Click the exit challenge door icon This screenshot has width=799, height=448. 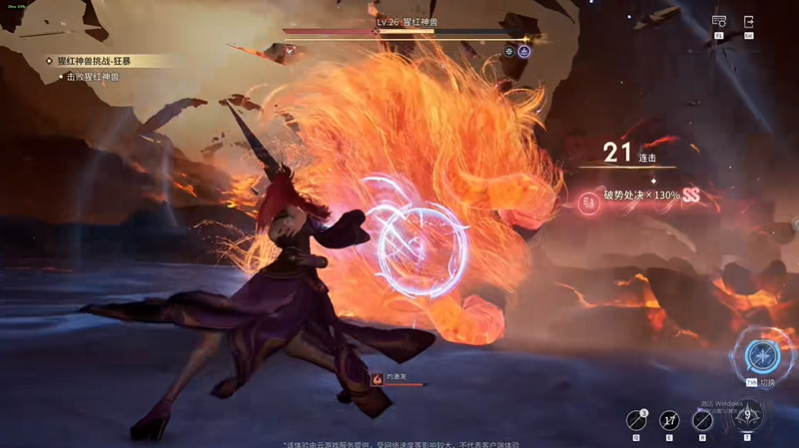(x=748, y=21)
